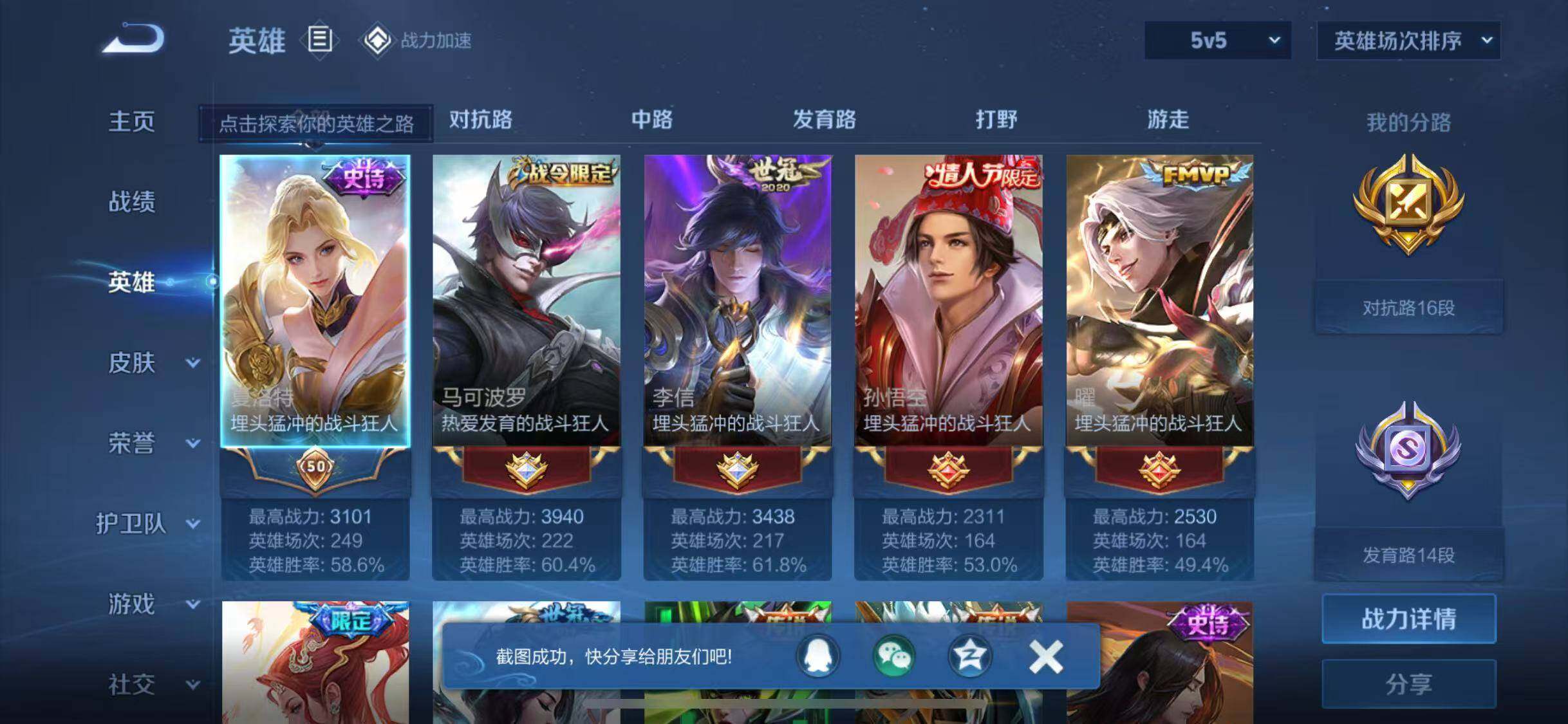Open the 主页 sidebar entry

click(x=131, y=122)
